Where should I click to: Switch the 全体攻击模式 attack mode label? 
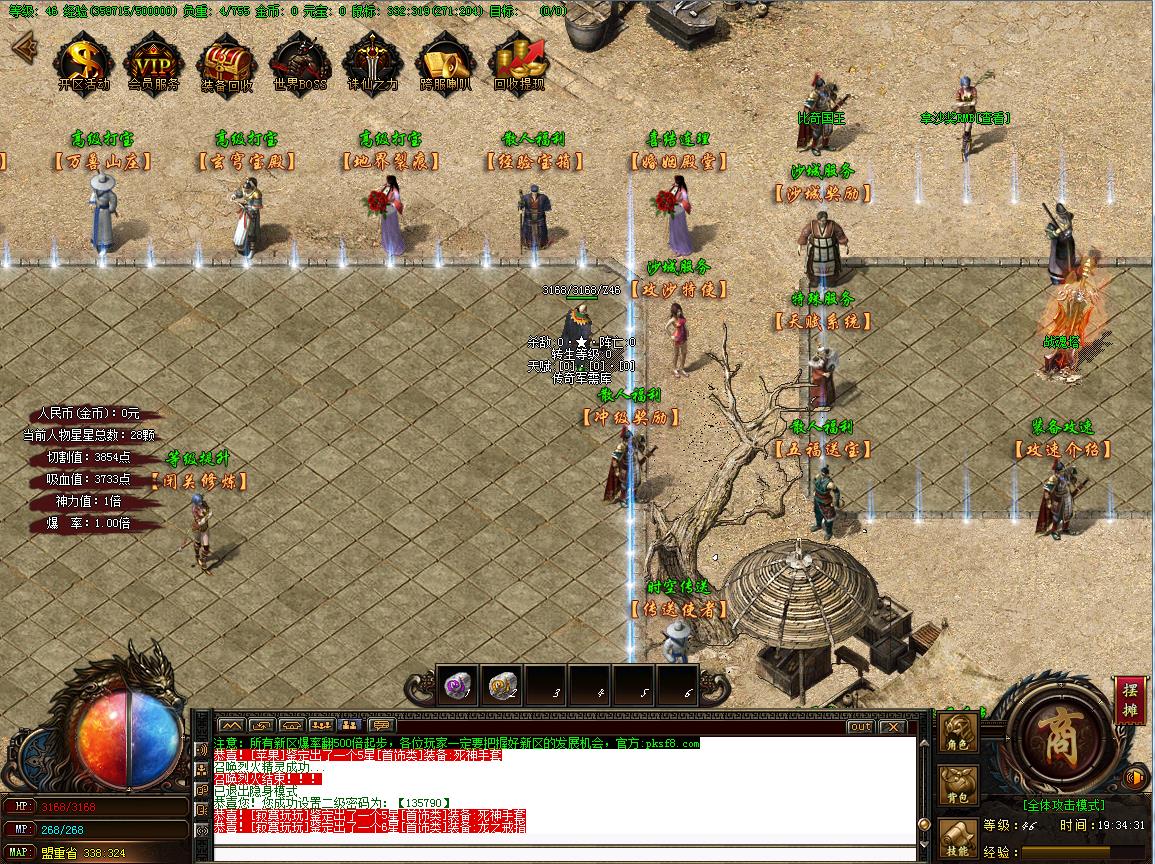(x=1062, y=805)
